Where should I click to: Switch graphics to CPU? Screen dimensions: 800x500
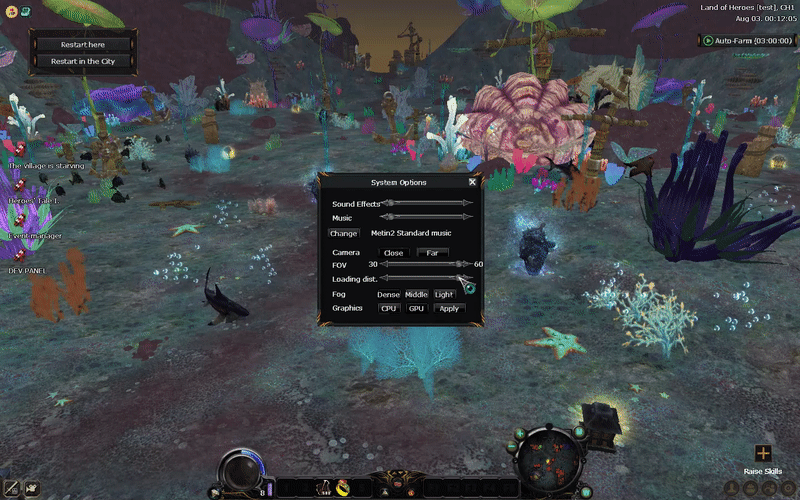[x=389, y=308]
